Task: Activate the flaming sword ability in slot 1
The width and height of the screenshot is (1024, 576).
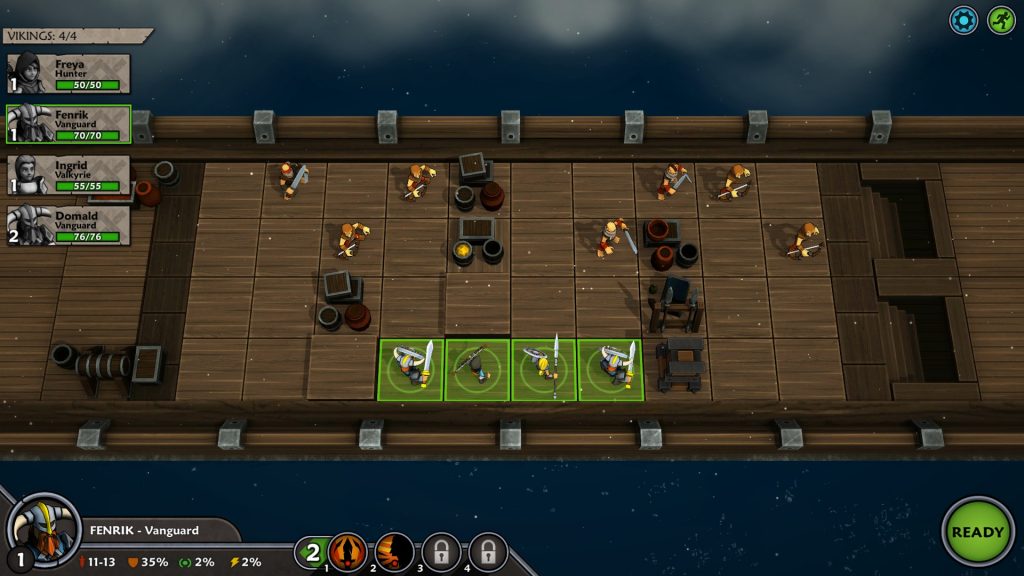Action: 348,551
